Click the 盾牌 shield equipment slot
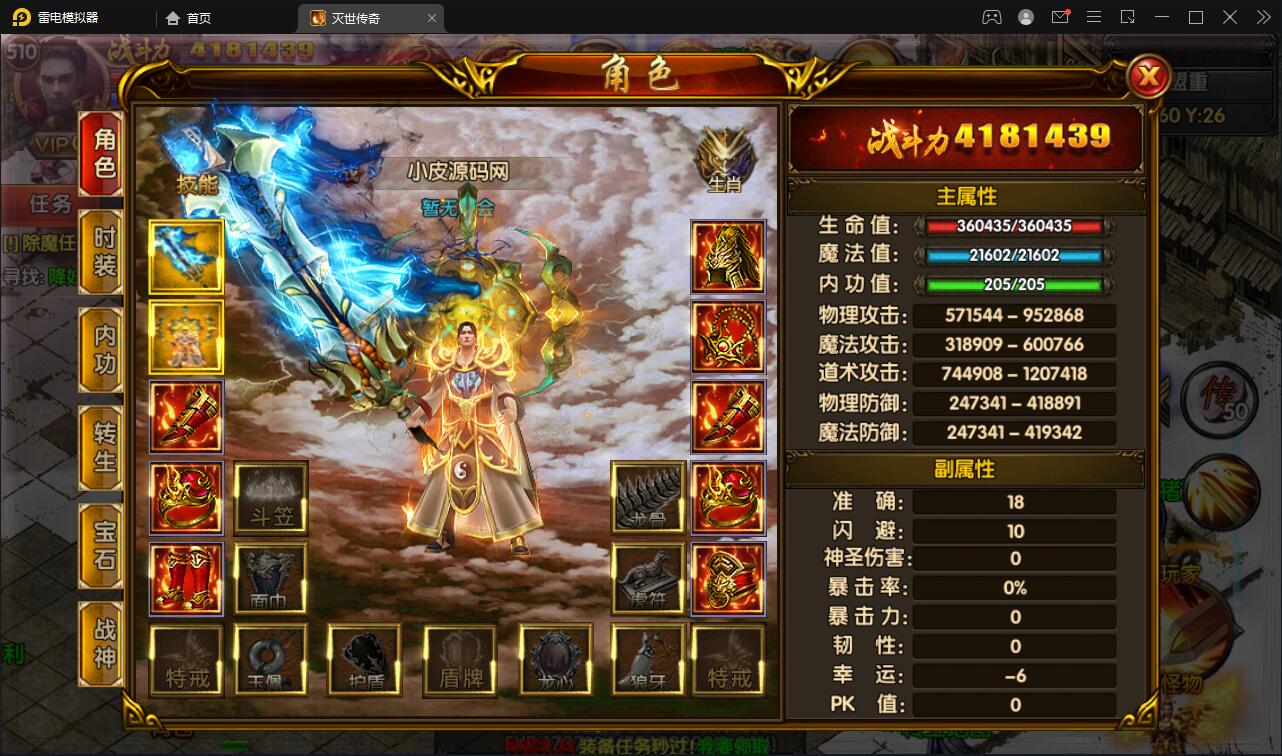Image resolution: width=1282 pixels, height=756 pixels. point(460,658)
